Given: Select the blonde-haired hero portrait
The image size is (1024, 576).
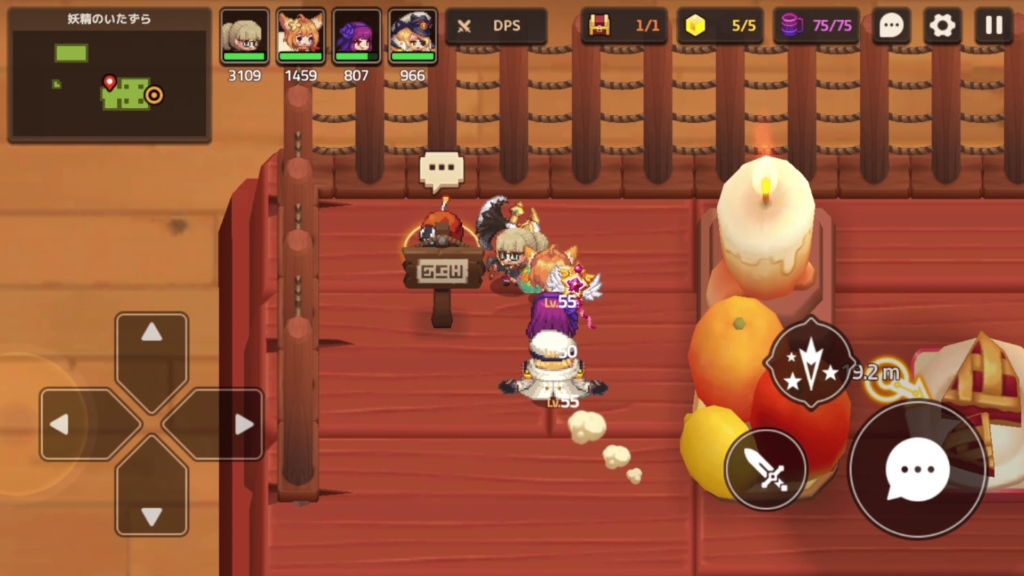Looking at the screenshot, I should tap(245, 38).
